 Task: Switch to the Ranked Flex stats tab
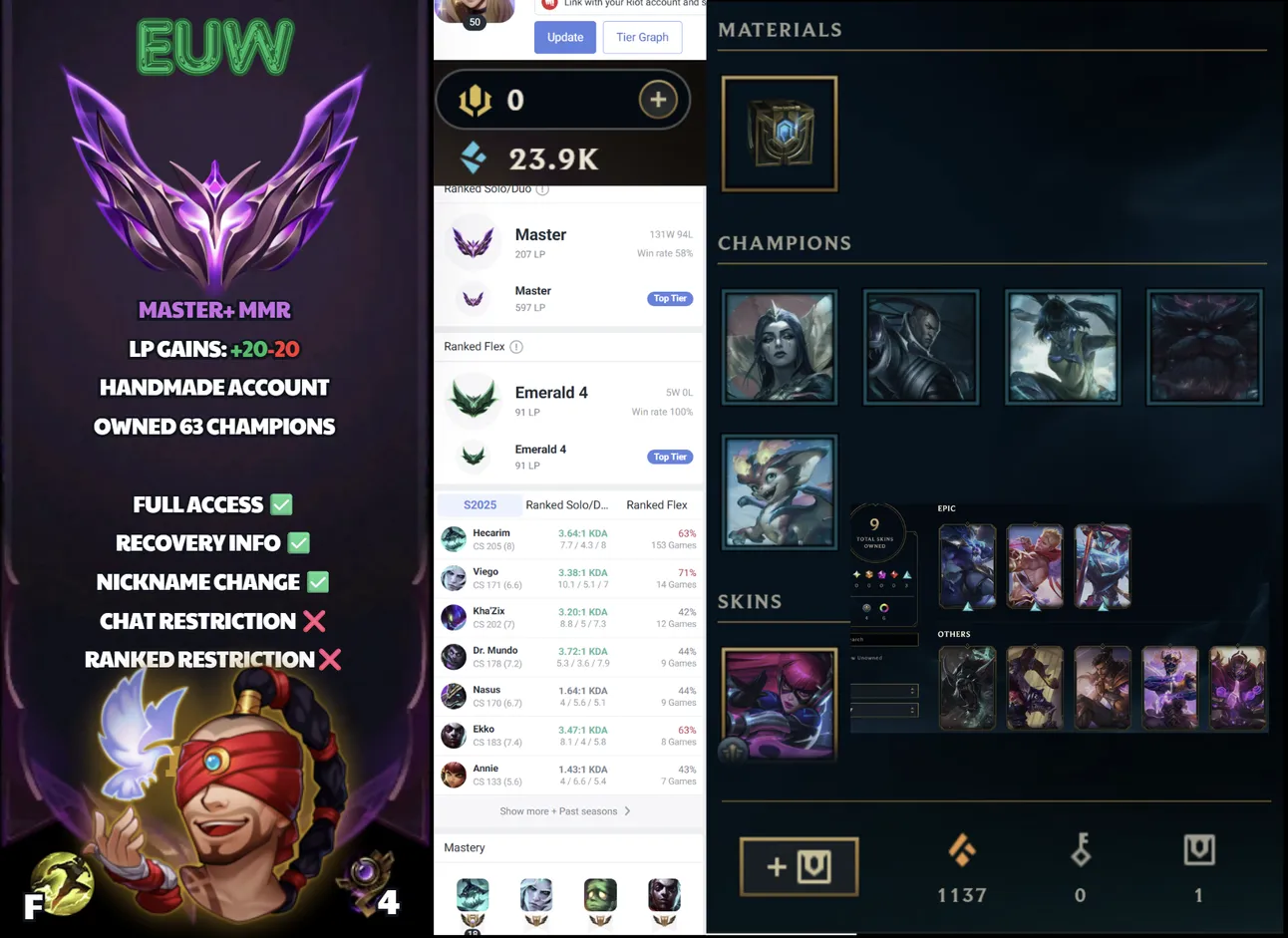pyautogui.click(x=656, y=504)
